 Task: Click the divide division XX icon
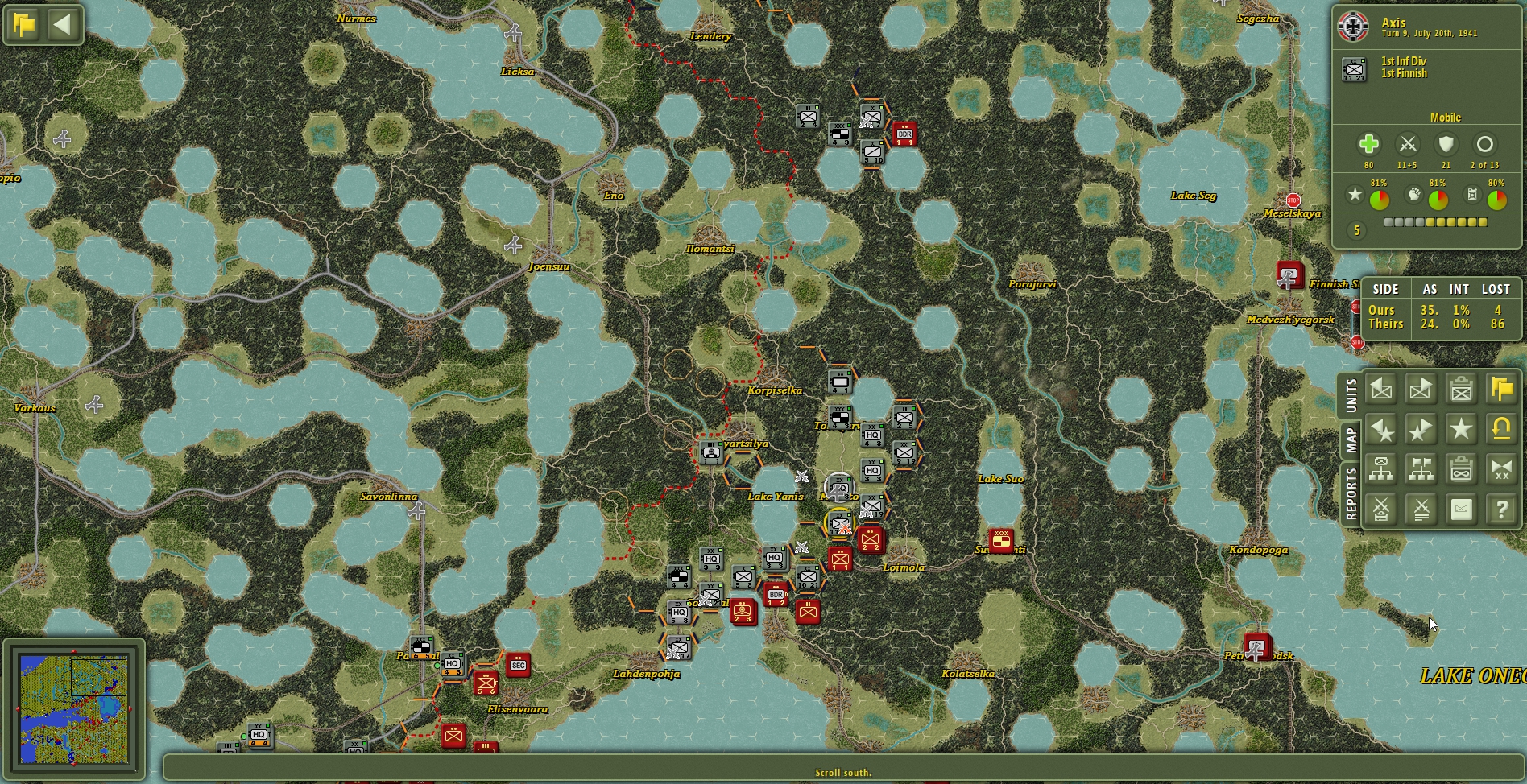pos(1500,469)
